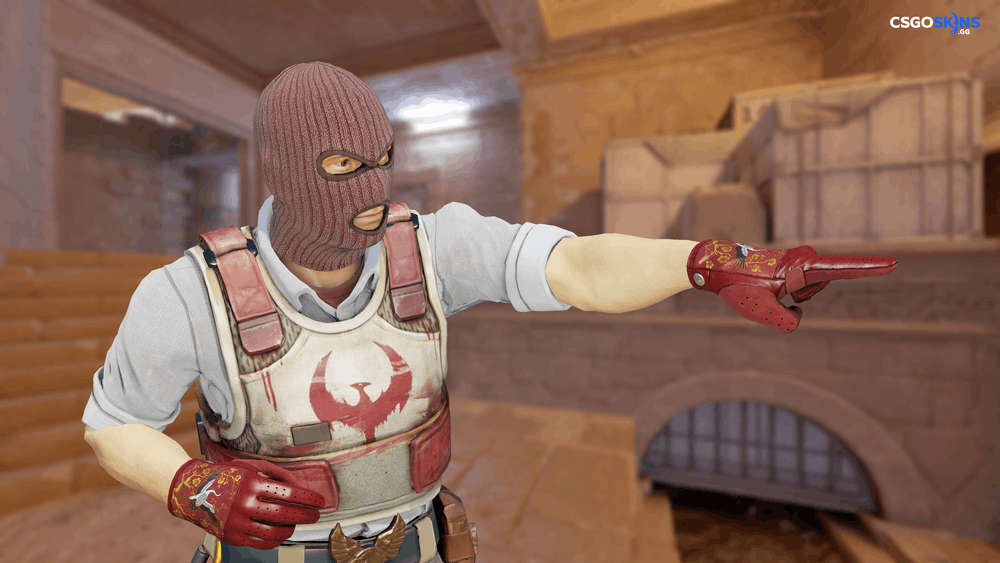Viewport: 1000px width, 563px height.
Task: Click the CSGOSKINS.GG watermark logo
Action: coord(934,24)
